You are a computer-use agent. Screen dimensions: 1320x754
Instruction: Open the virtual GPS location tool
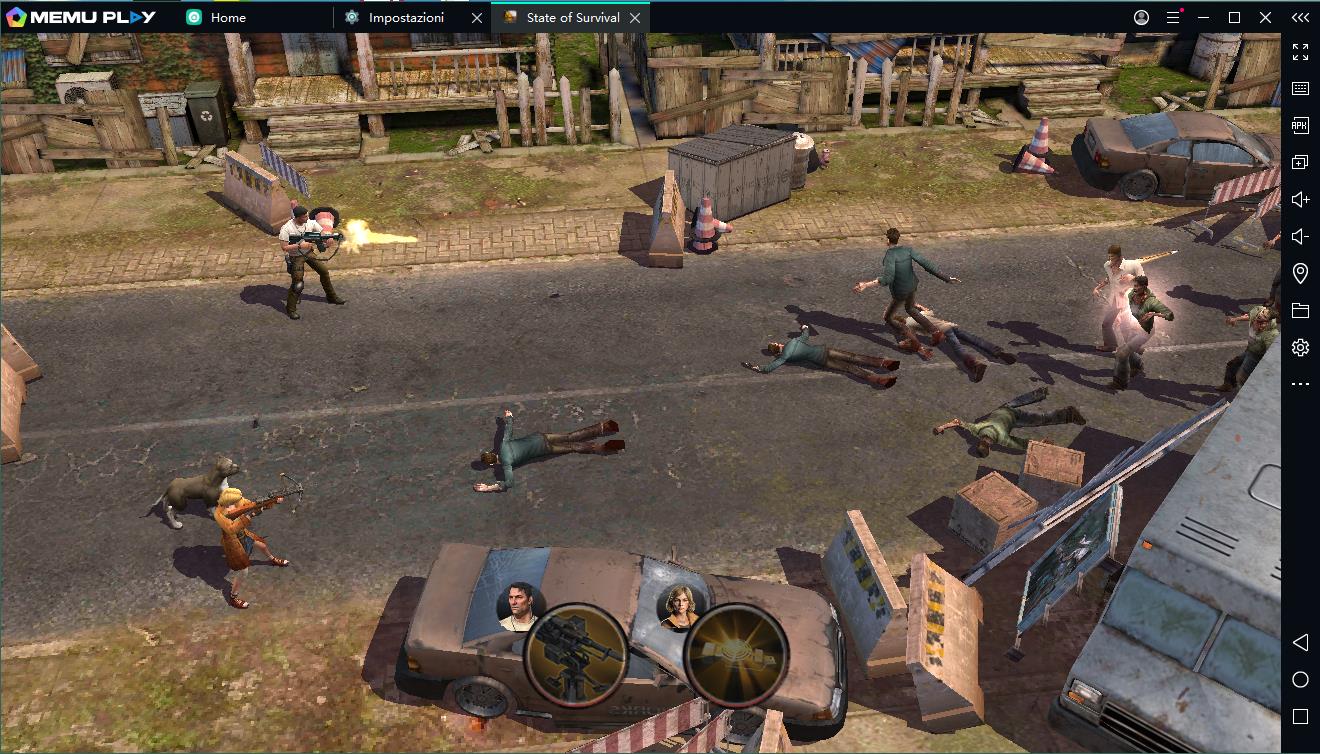click(x=1300, y=273)
